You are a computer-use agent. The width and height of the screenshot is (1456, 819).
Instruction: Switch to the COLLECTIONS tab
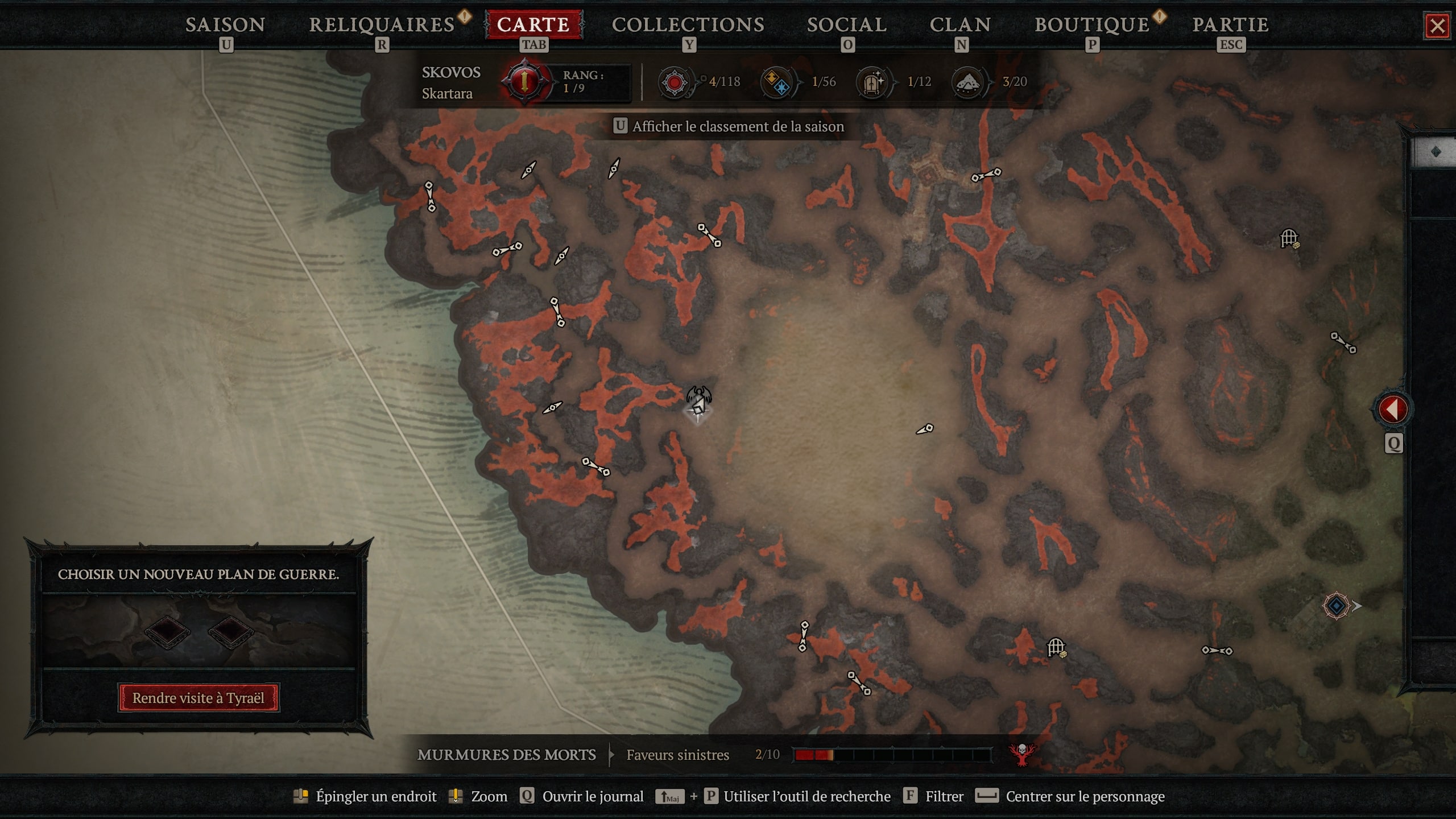[689, 24]
